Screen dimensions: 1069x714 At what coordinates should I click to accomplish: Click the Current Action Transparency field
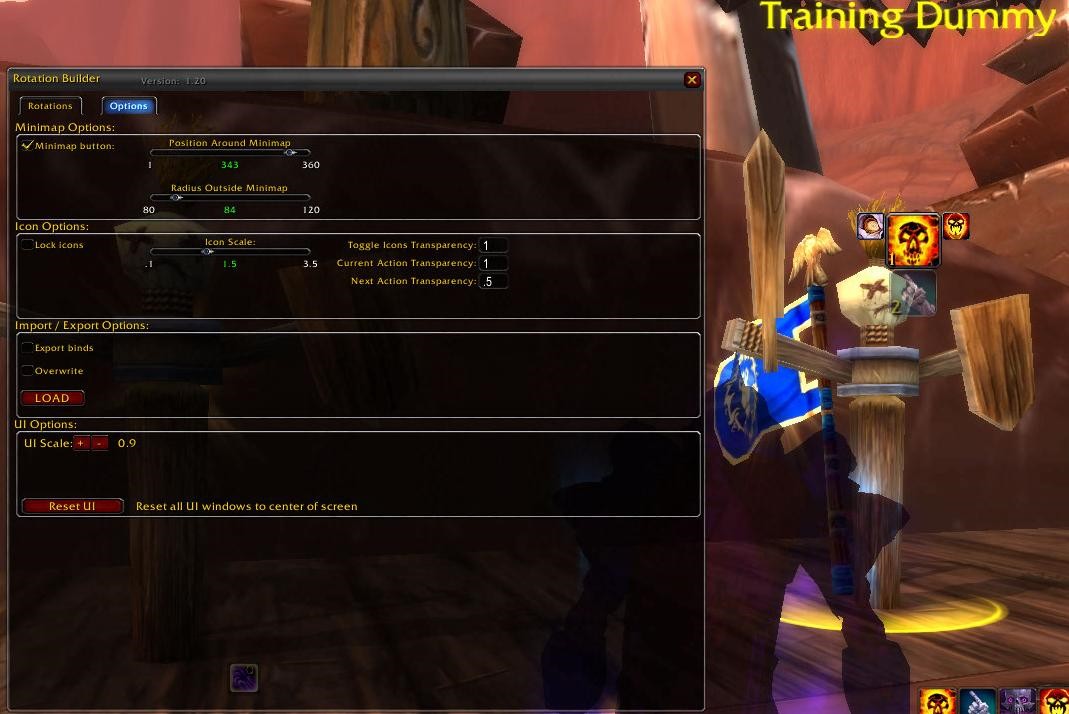click(x=493, y=264)
